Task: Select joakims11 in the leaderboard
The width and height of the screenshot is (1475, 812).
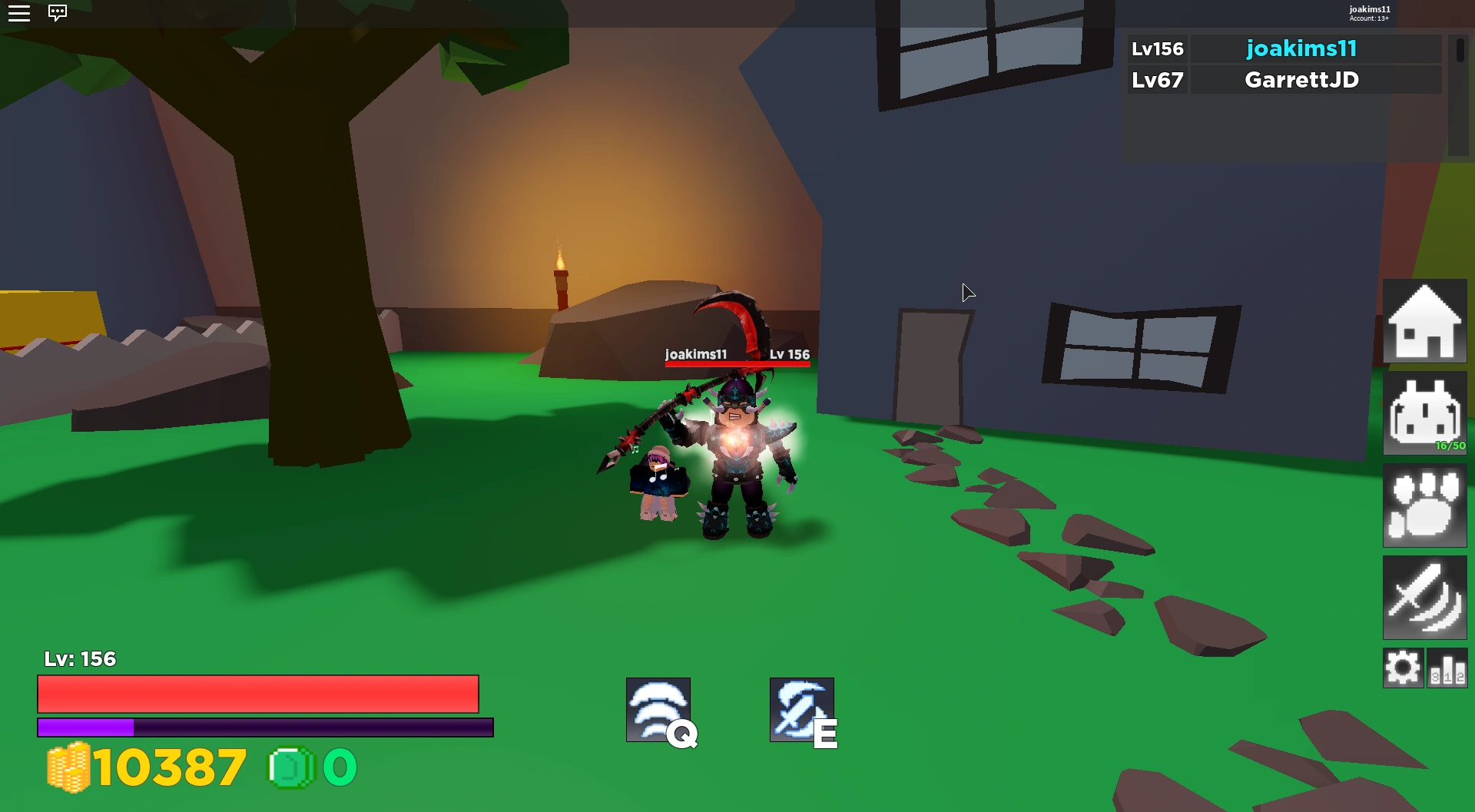Action: tap(1301, 48)
